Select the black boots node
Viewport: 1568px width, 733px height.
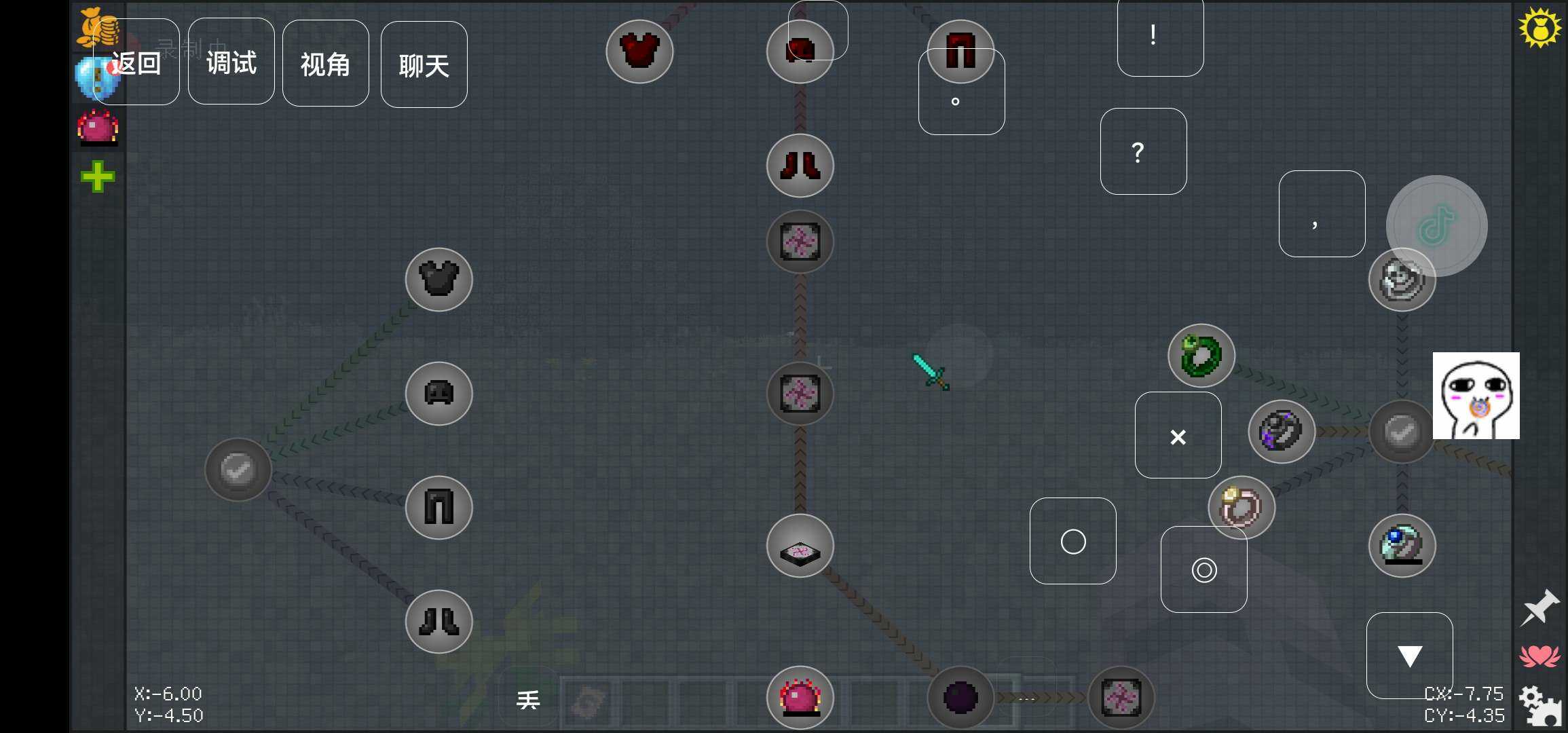439,622
